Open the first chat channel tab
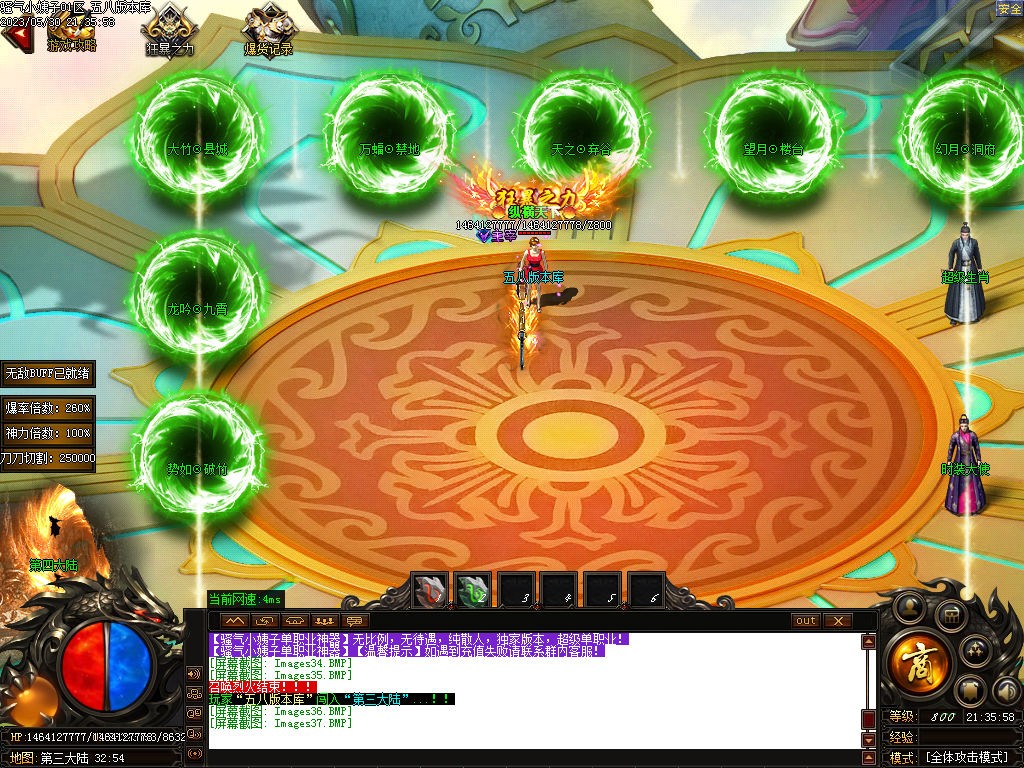Screen dimensions: 1024x768 (x=233, y=620)
